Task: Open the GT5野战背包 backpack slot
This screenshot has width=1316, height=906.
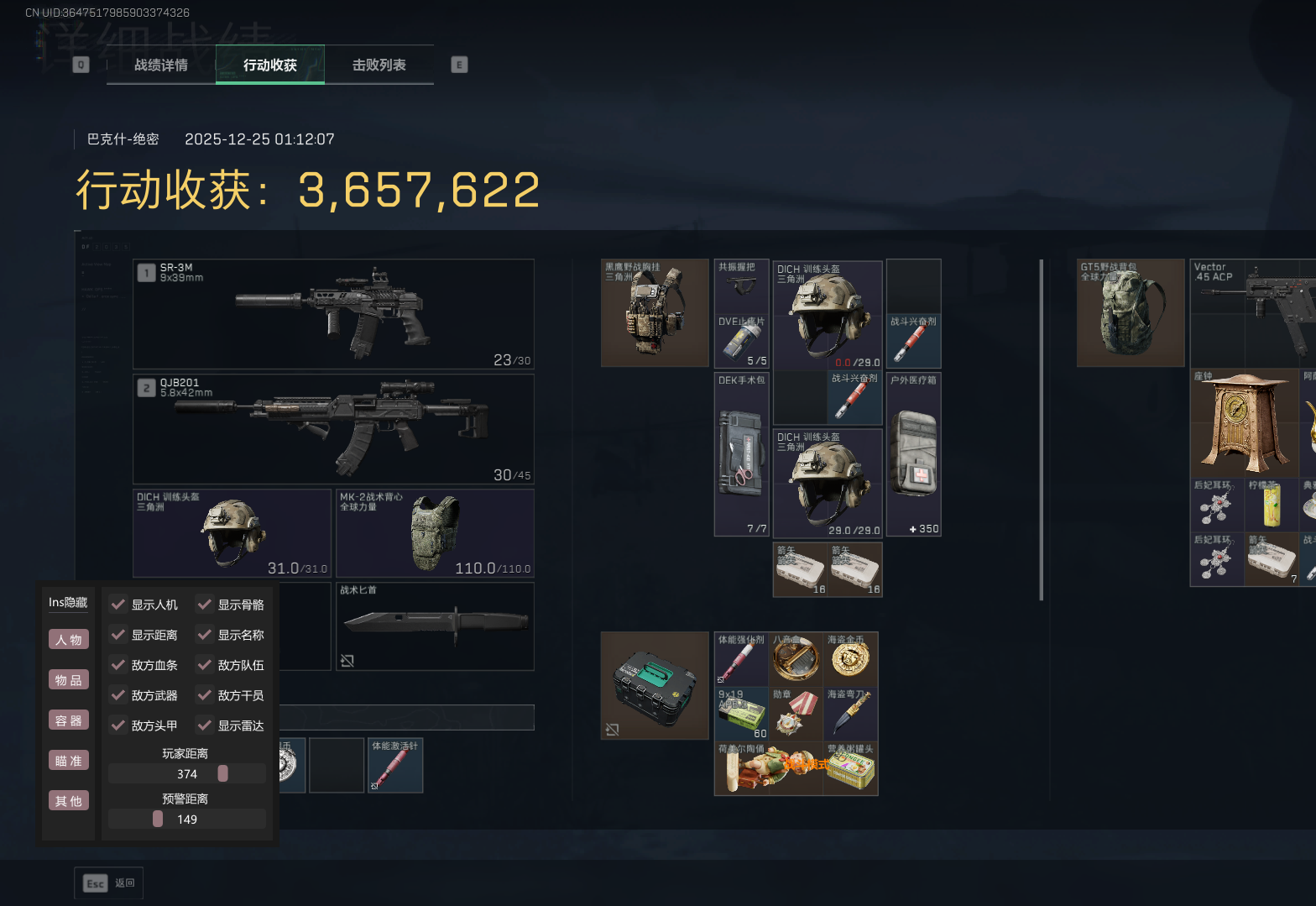Action: (1131, 312)
